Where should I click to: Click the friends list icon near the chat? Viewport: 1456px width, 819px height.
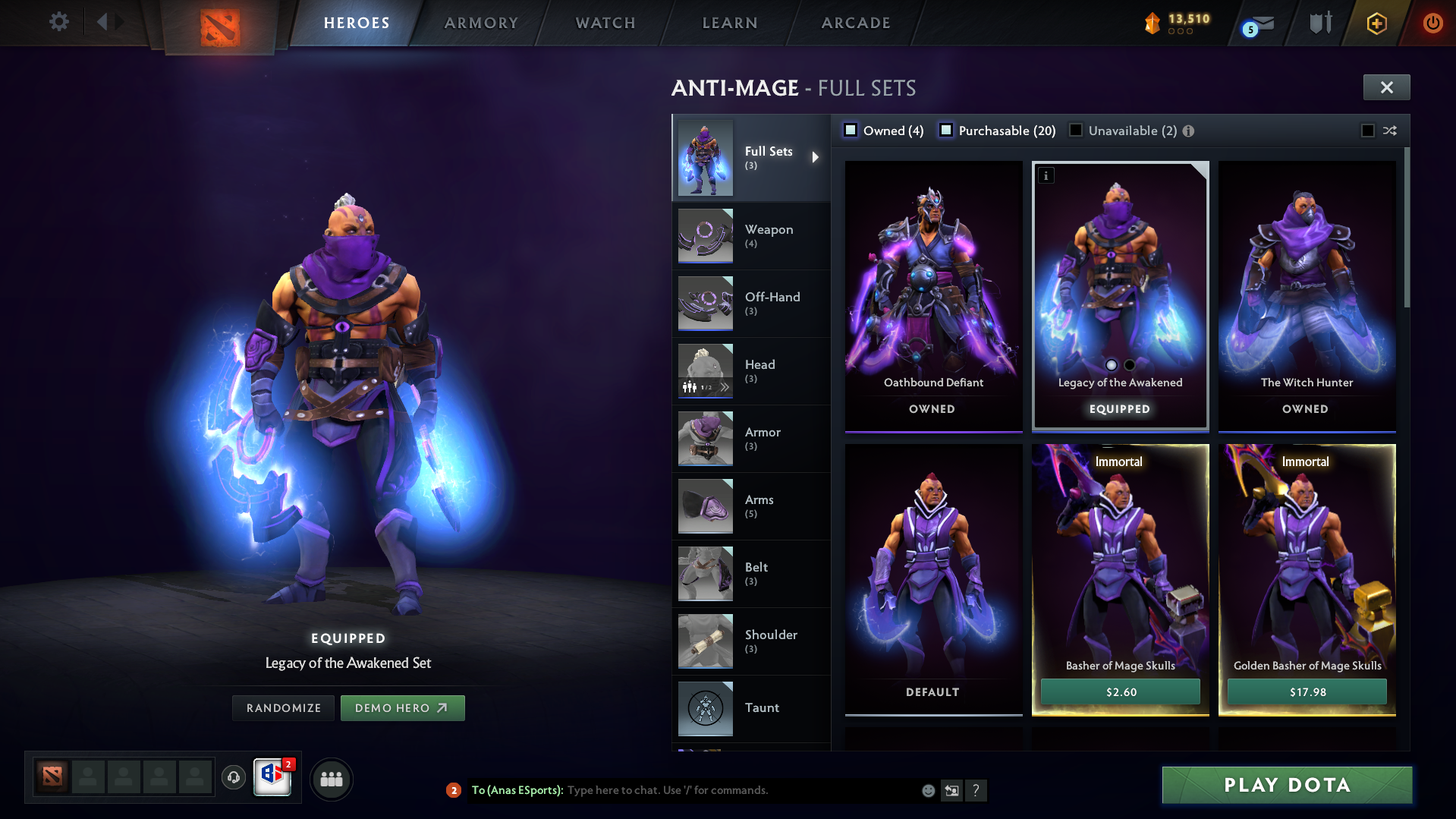[x=331, y=779]
